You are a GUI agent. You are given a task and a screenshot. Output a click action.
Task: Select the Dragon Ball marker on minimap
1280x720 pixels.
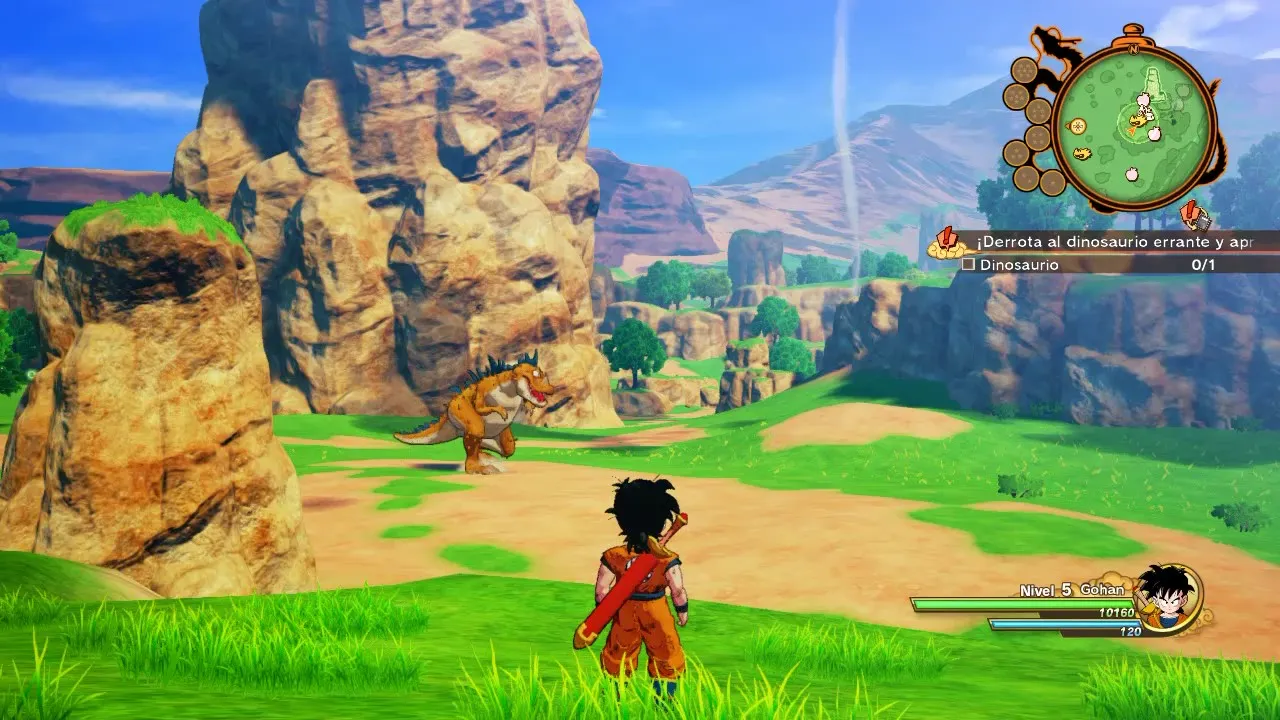(x=1077, y=126)
